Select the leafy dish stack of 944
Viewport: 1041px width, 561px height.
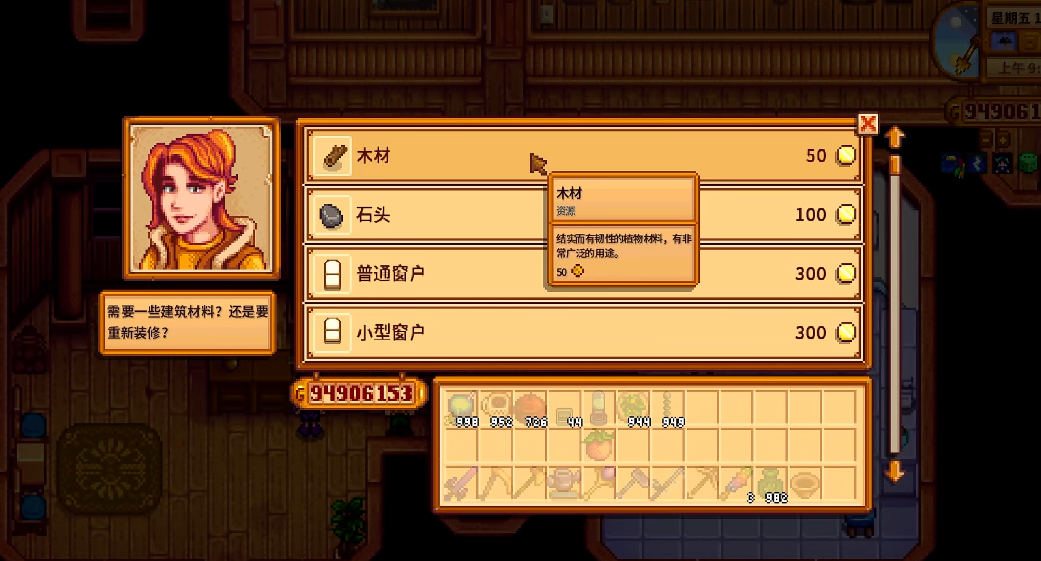point(633,407)
